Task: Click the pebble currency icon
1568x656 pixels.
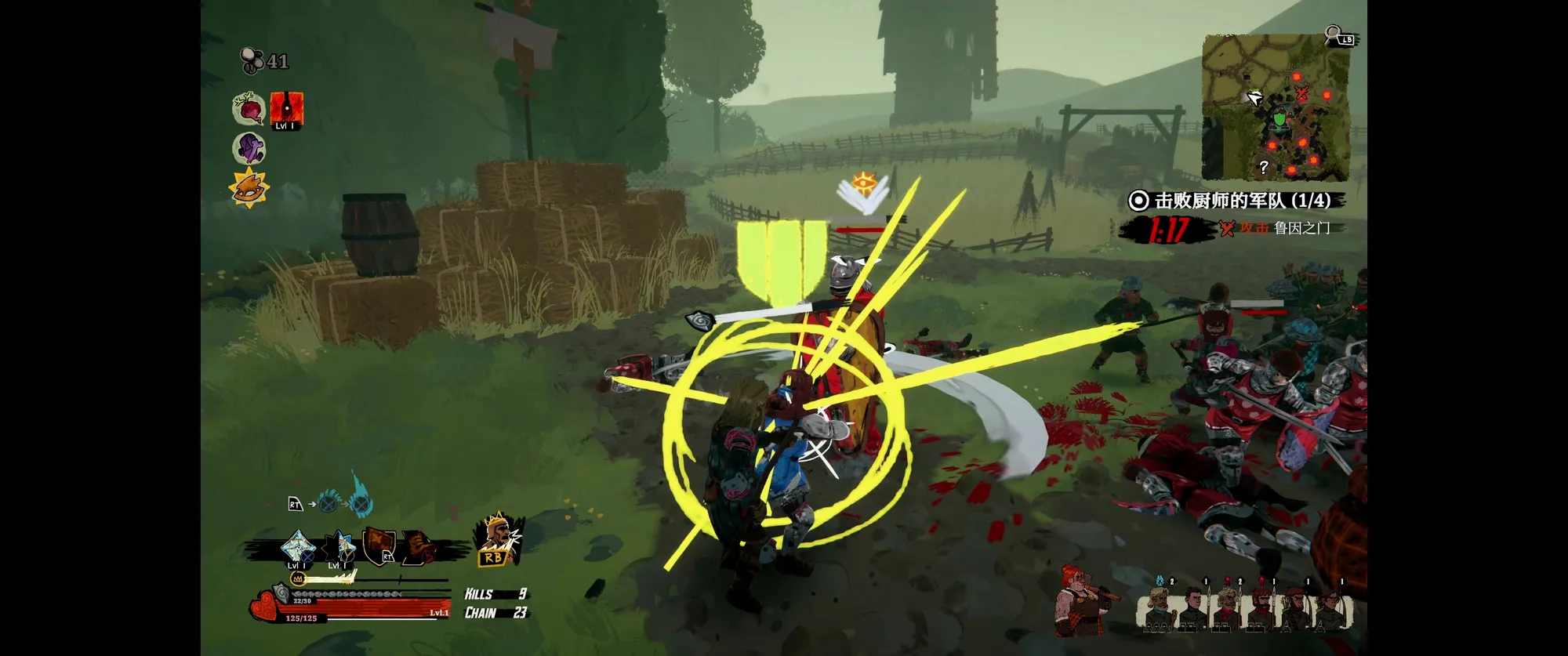Action: point(252,60)
